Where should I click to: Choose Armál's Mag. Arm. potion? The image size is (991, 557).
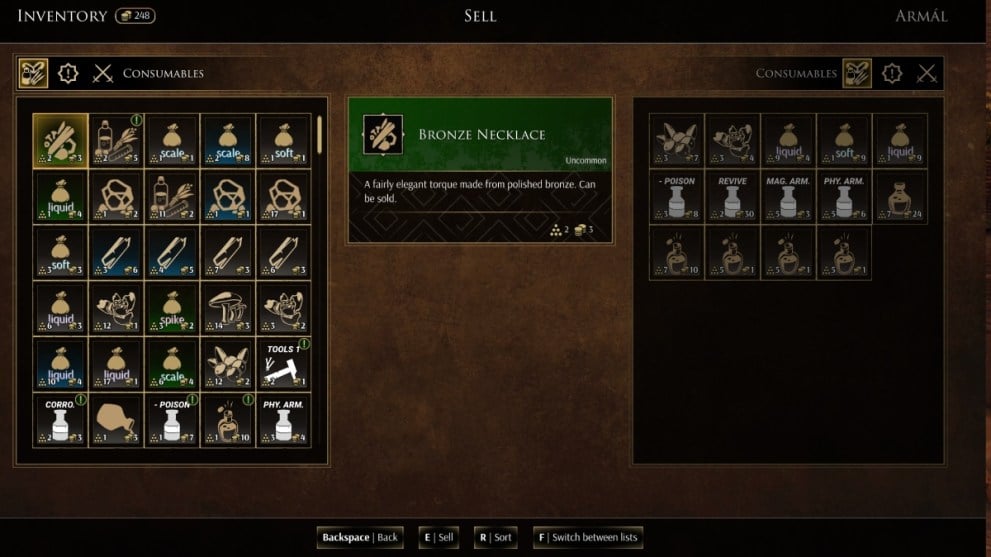pos(788,196)
